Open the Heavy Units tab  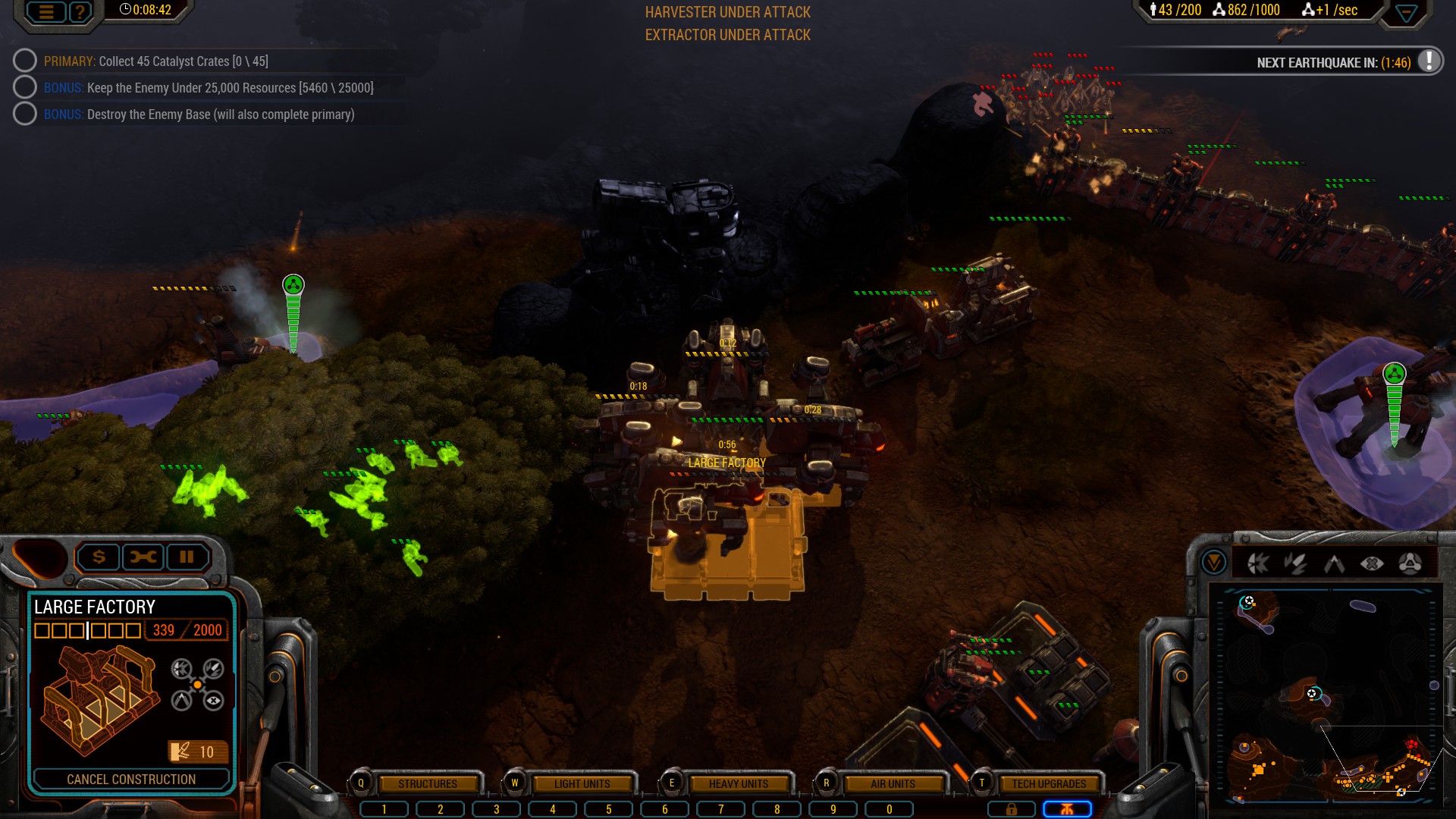pyautogui.click(x=738, y=783)
